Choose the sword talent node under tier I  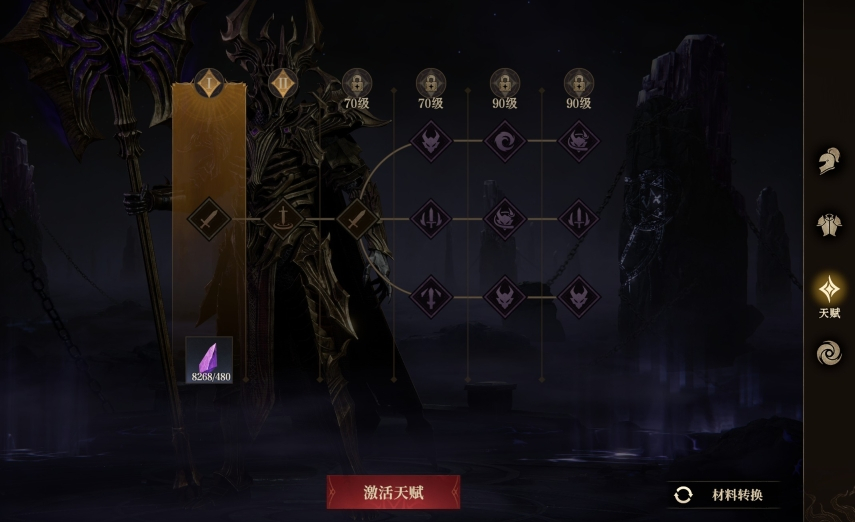tap(209, 217)
